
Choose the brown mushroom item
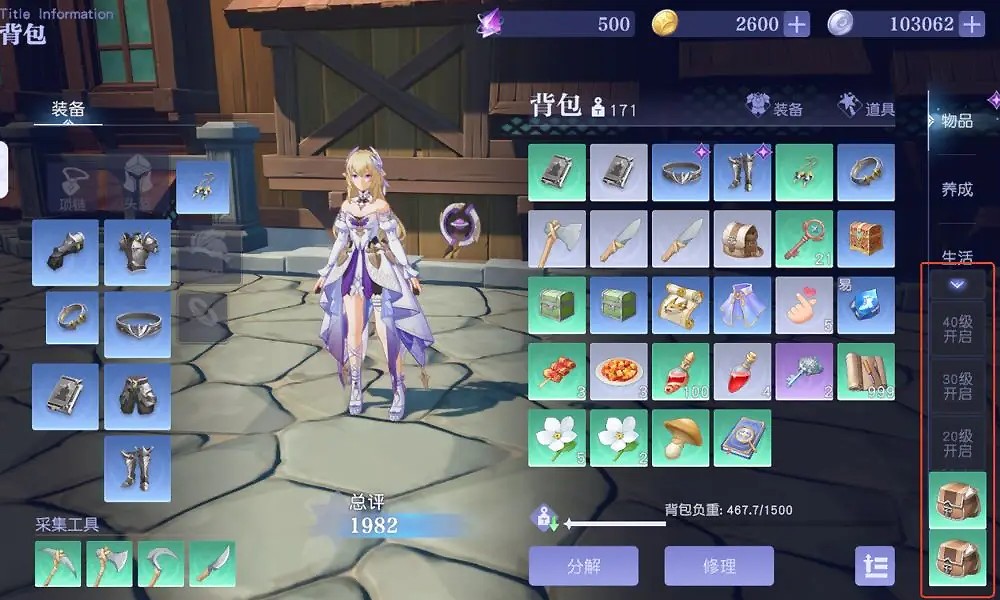pos(681,437)
